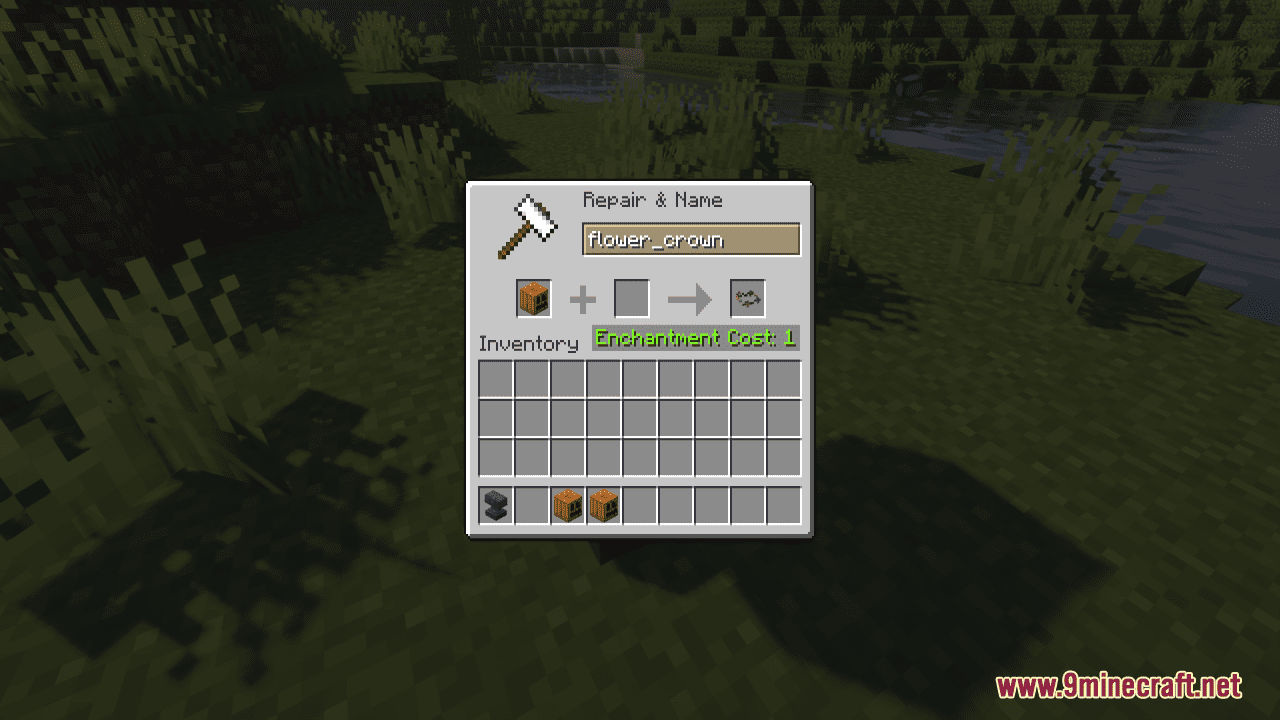
Task: Select the second carved pumpkin in the hotbar
Action: (x=603, y=505)
